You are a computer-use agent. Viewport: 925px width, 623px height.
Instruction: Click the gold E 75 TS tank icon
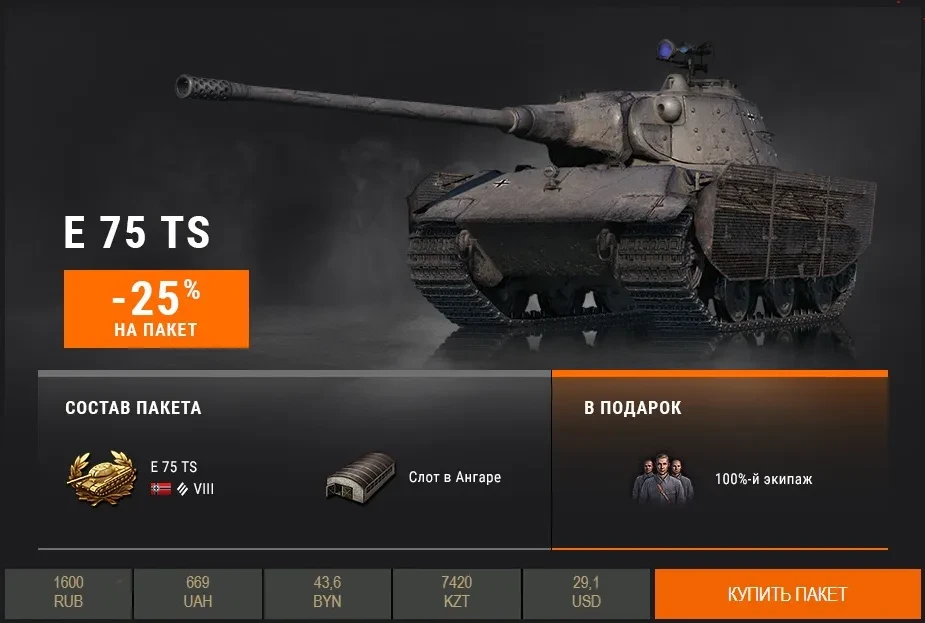coord(101,477)
